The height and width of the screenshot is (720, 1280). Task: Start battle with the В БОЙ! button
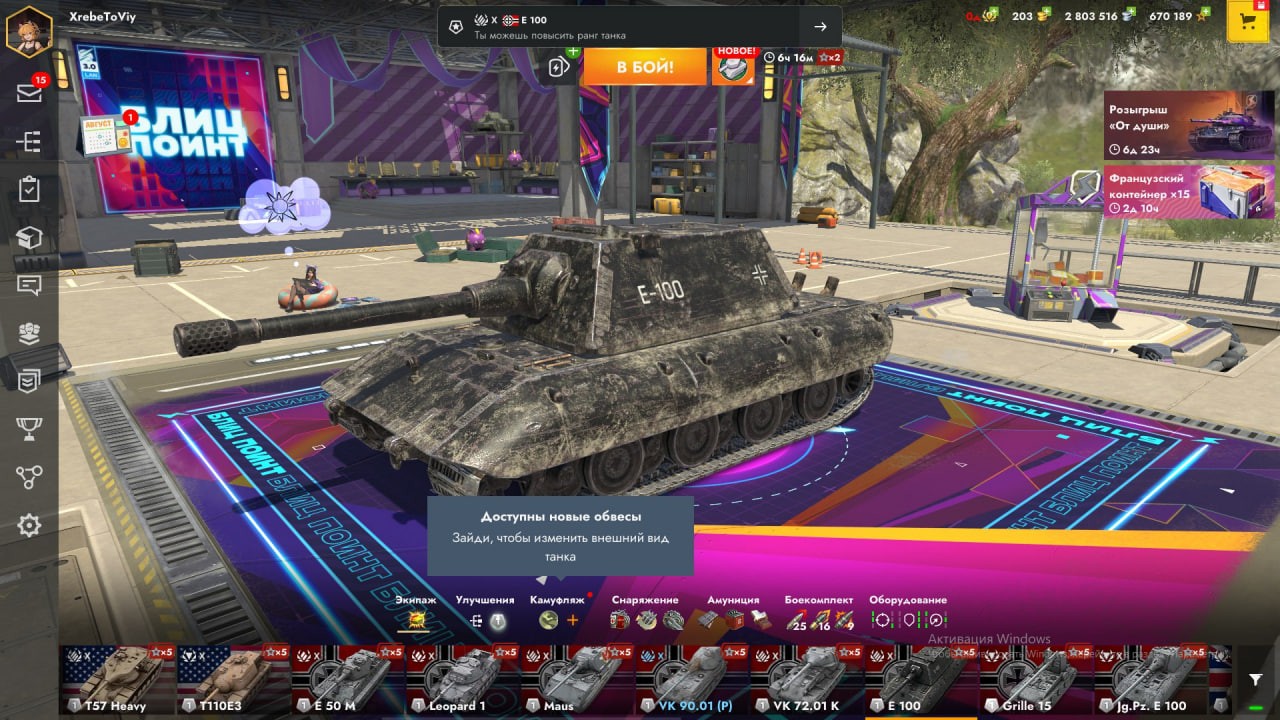tap(644, 67)
